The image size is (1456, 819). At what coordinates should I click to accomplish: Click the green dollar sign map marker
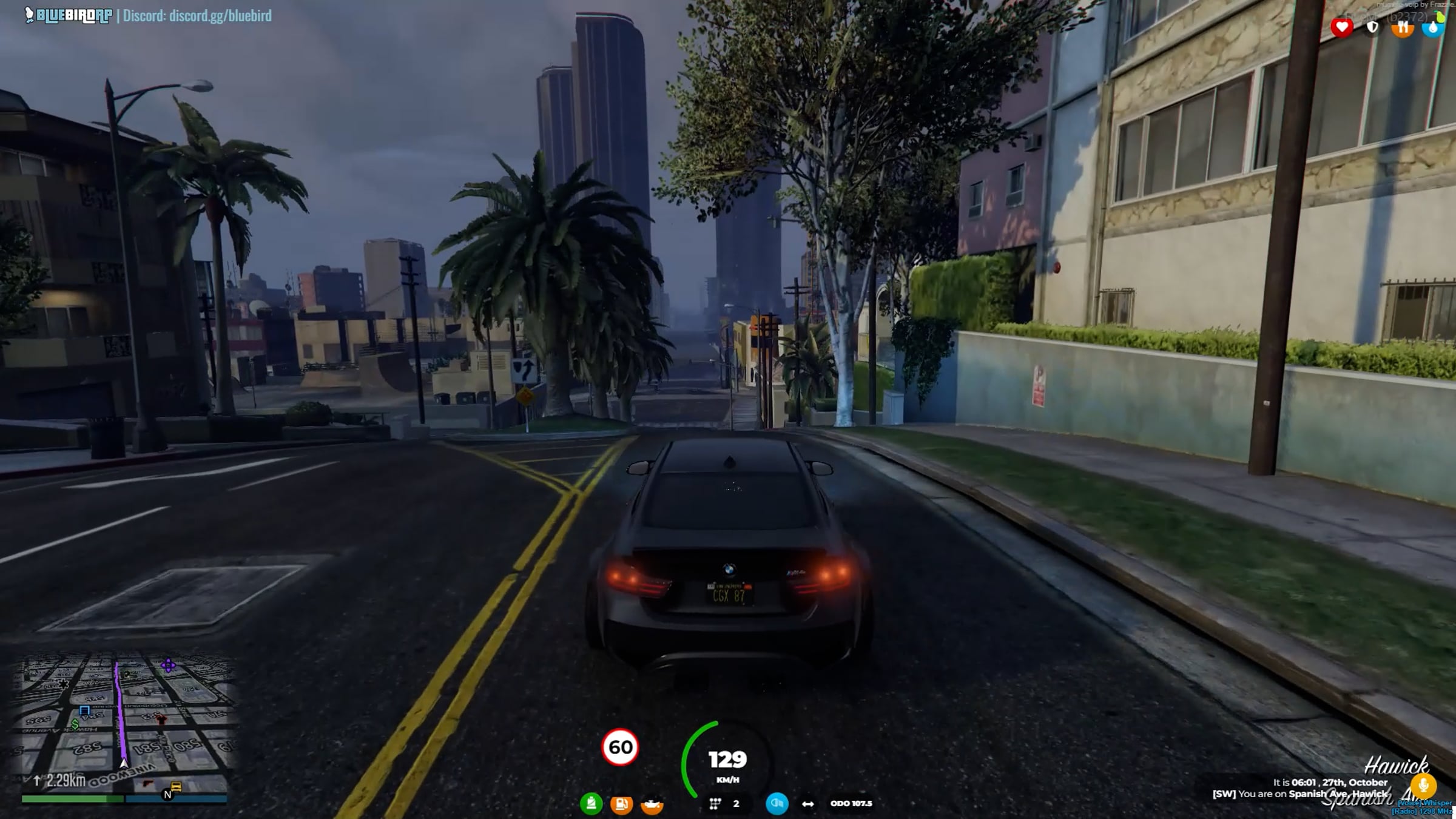click(75, 724)
